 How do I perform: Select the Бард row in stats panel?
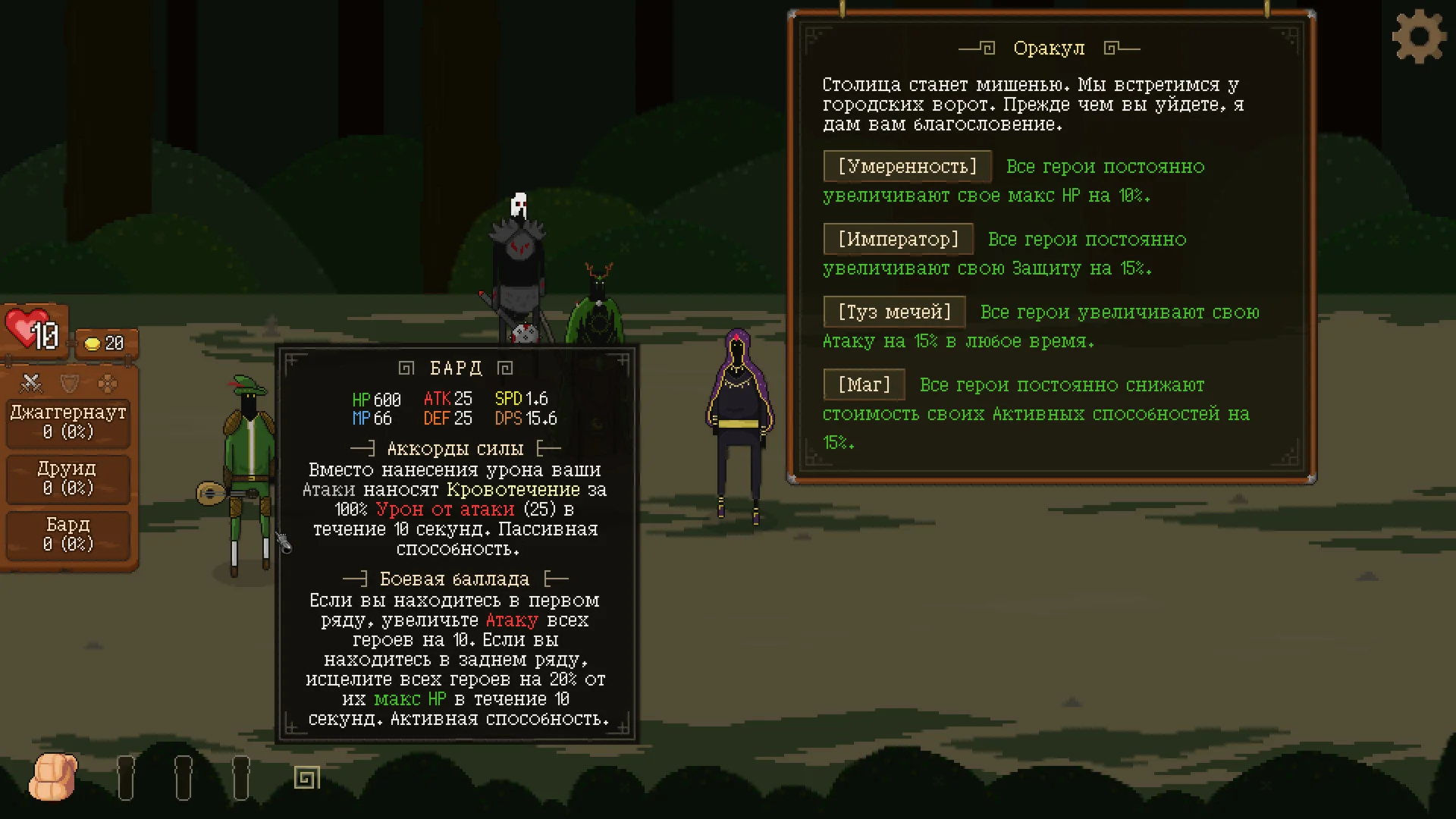tap(68, 535)
